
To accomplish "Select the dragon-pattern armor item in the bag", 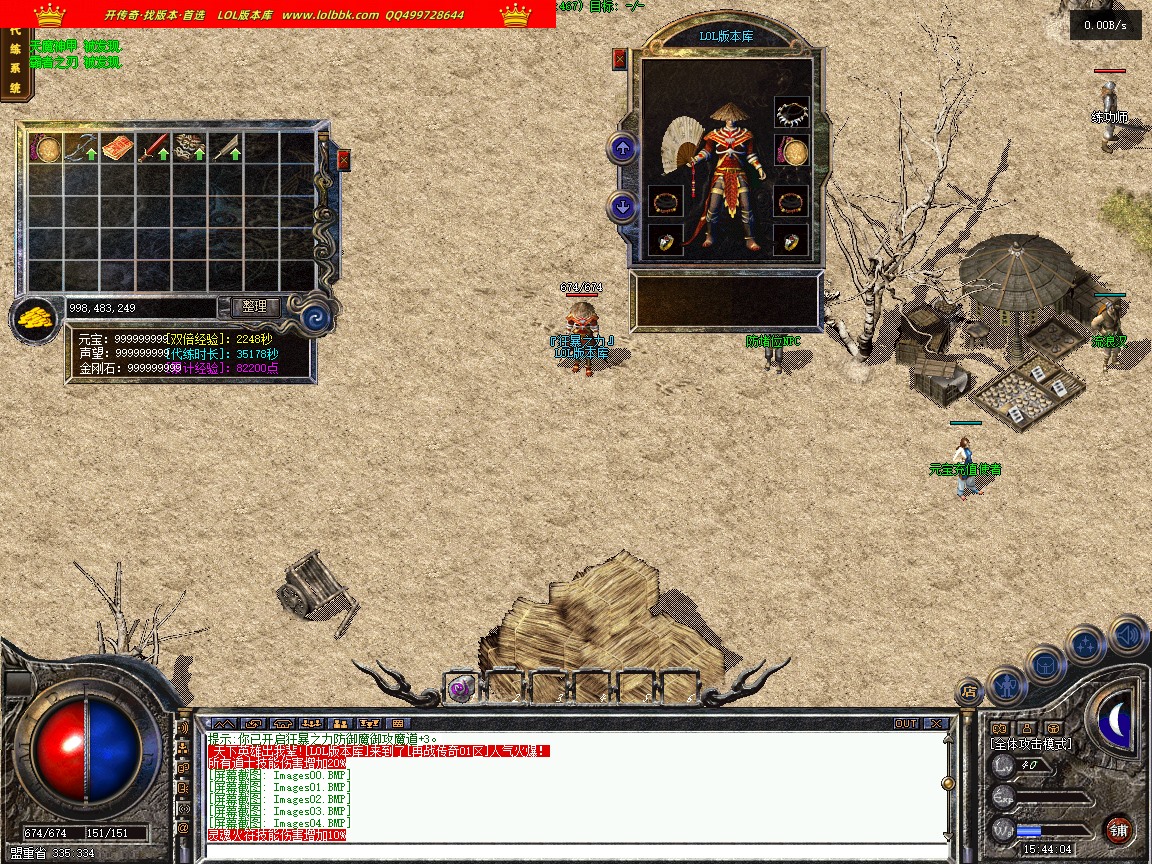I will click(189, 149).
